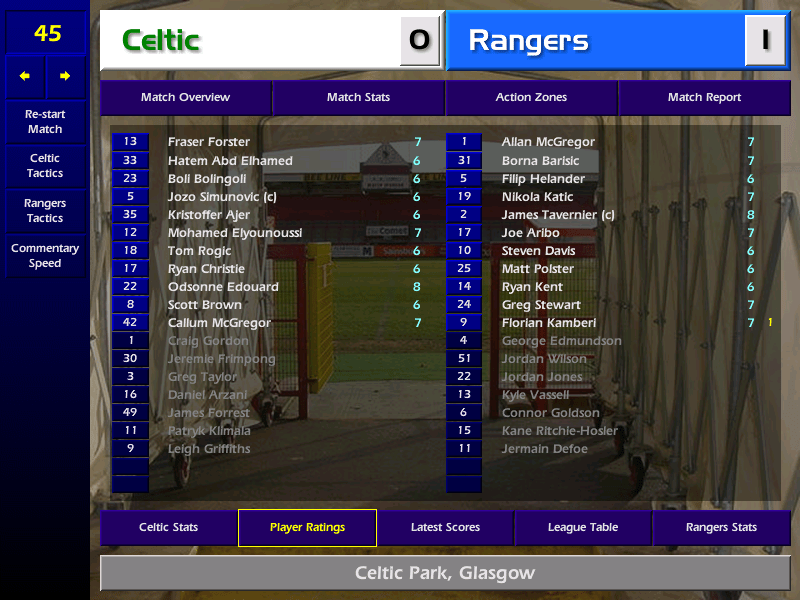Show the Action Zones view
The height and width of the screenshot is (600, 800).
point(531,98)
